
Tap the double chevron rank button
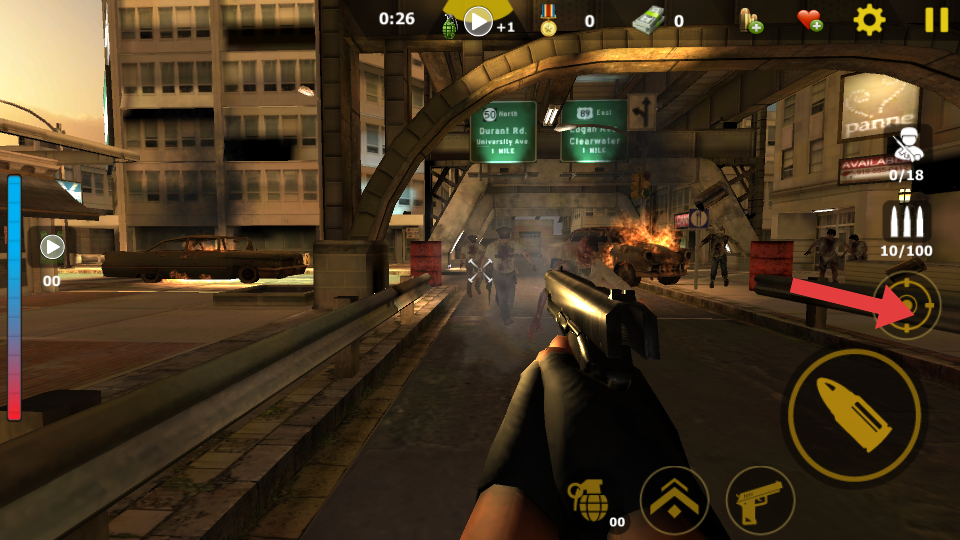tap(674, 499)
